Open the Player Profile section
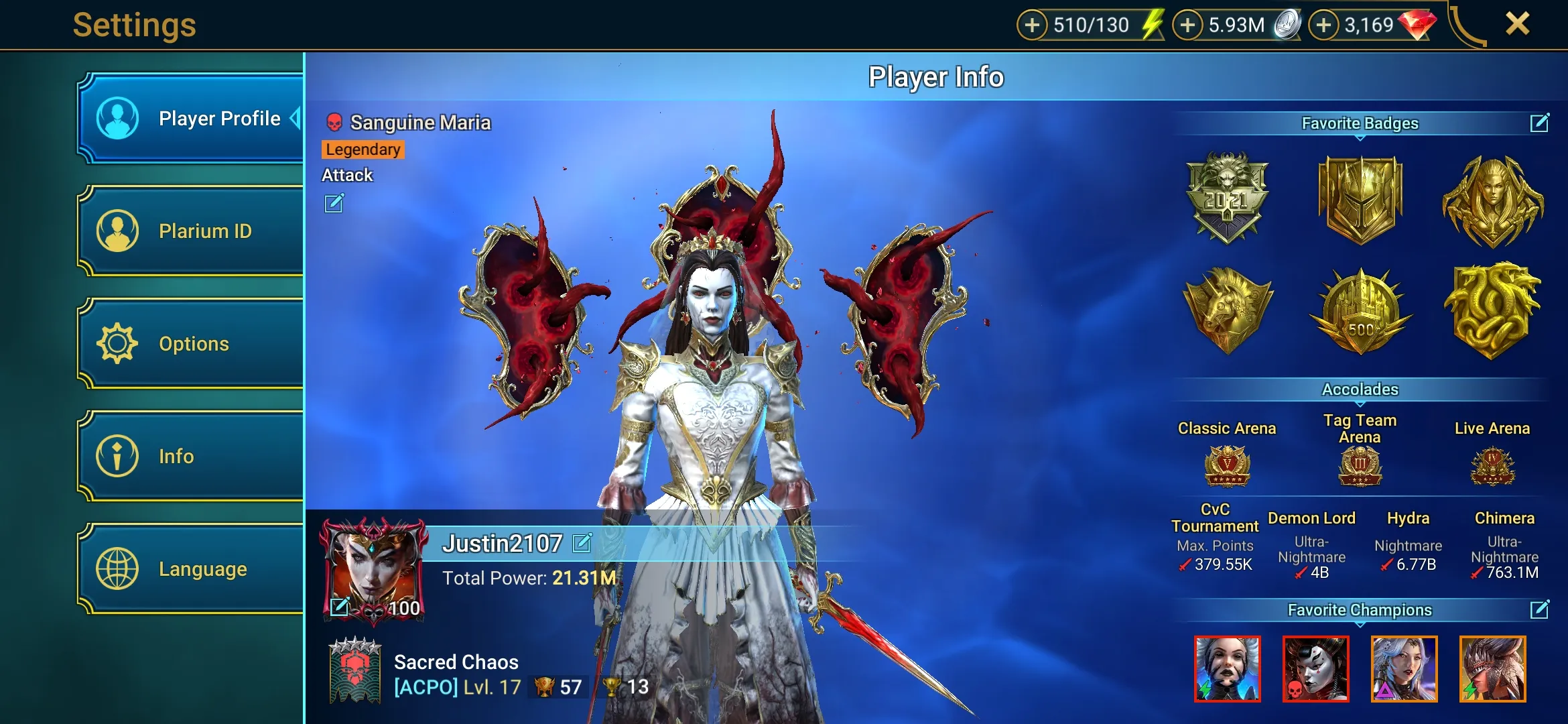 (191, 119)
